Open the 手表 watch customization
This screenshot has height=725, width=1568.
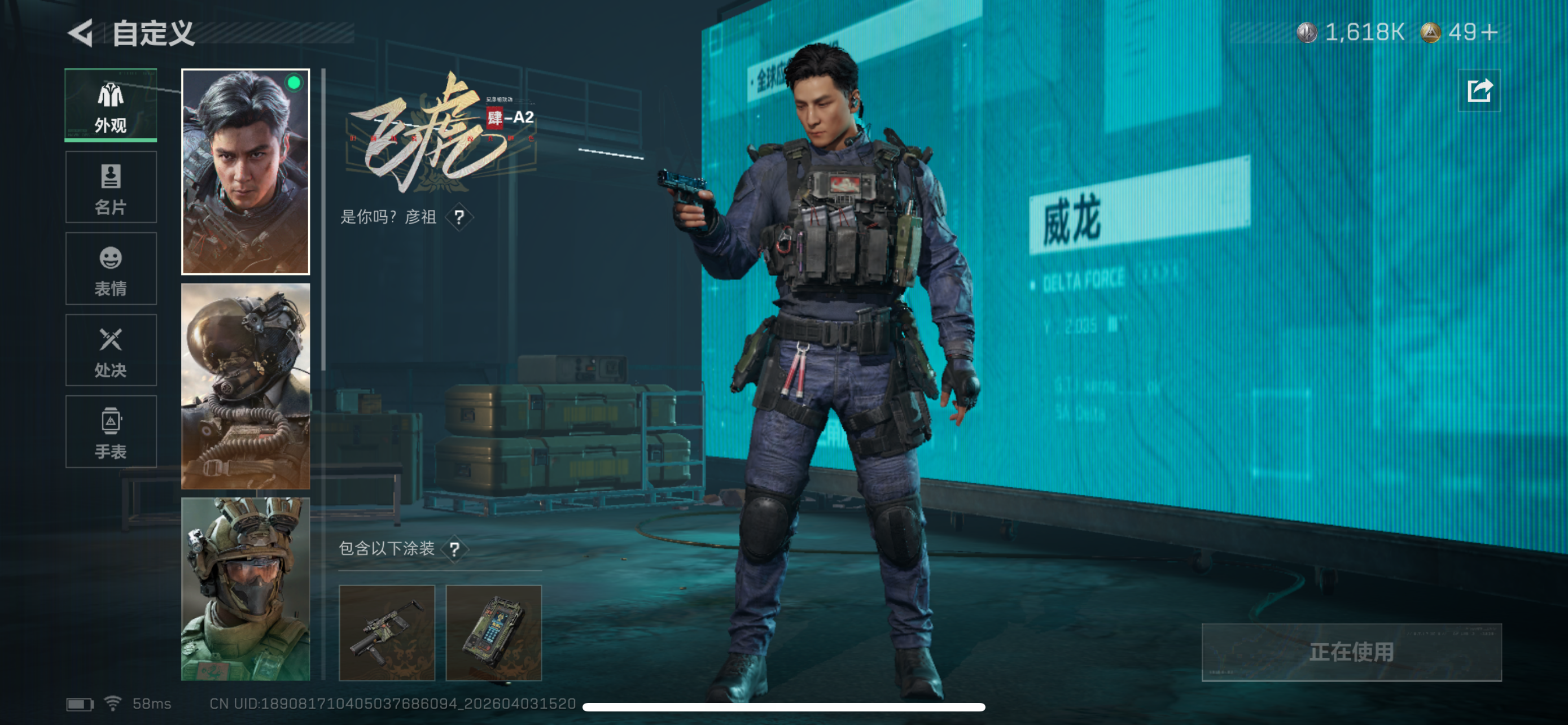point(110,432)
